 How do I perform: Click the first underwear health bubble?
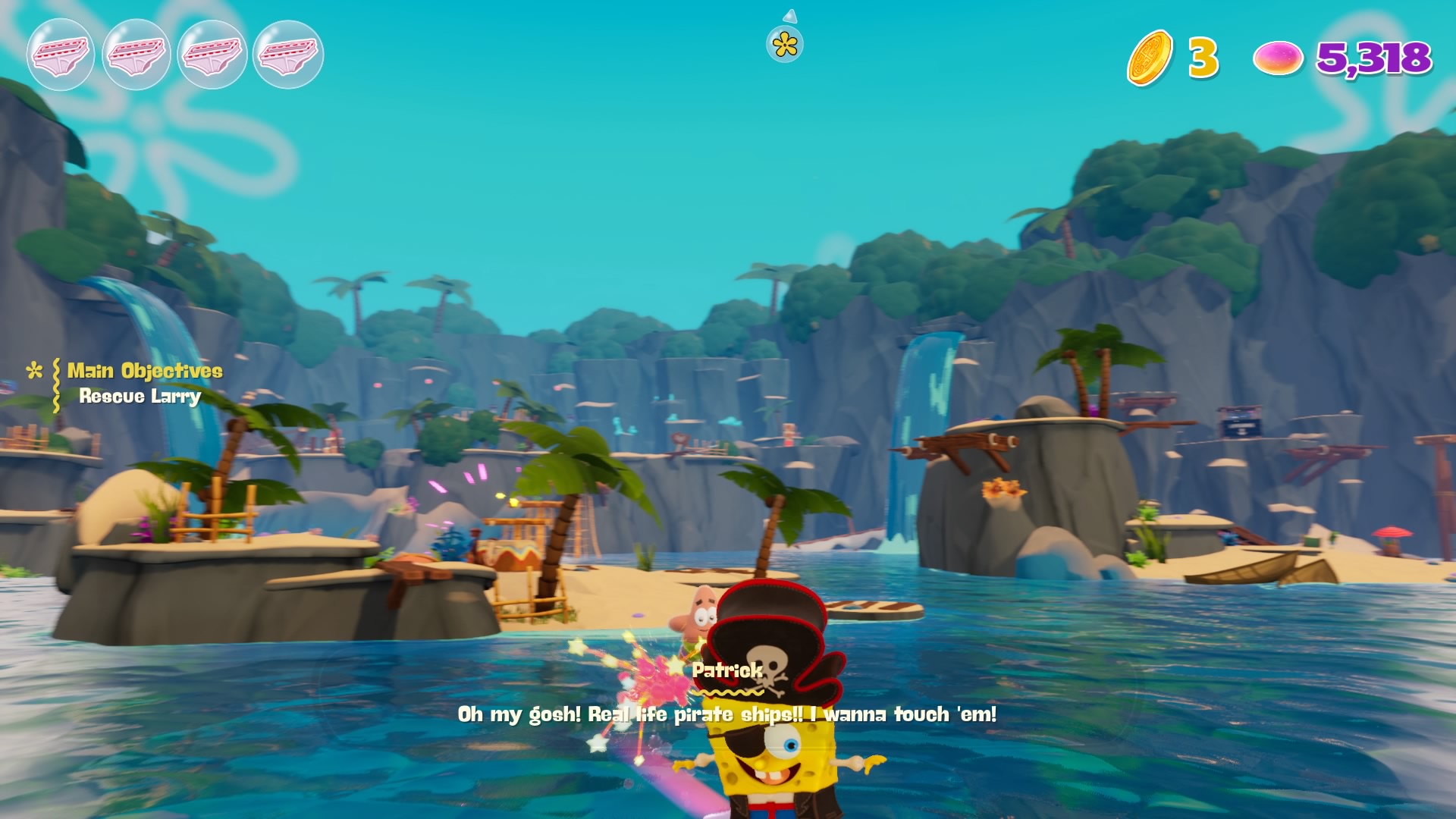62,55
